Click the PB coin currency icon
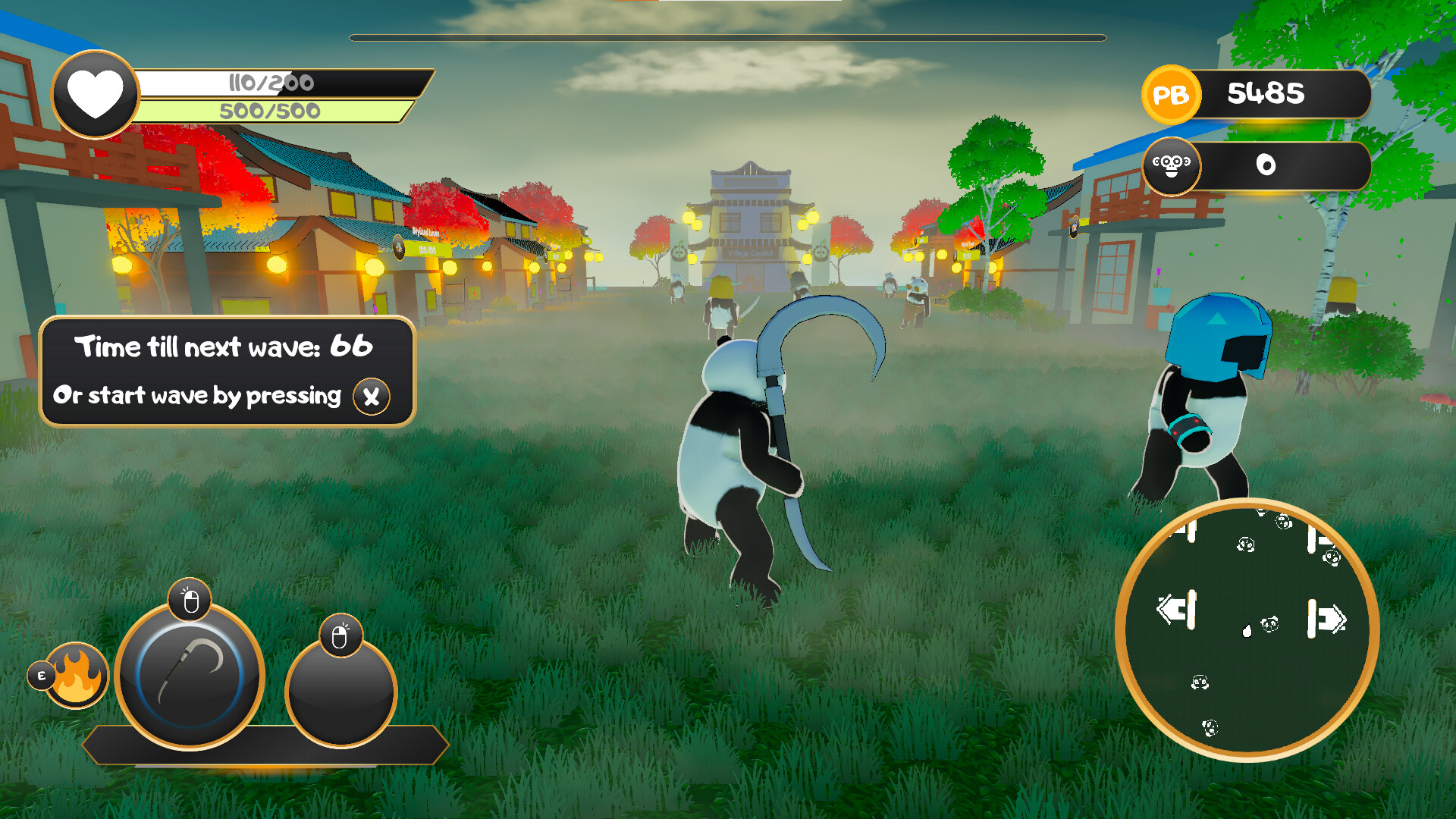Image resolution: width=1456 pixels, height=819 pixels. tap(1170, 95)
